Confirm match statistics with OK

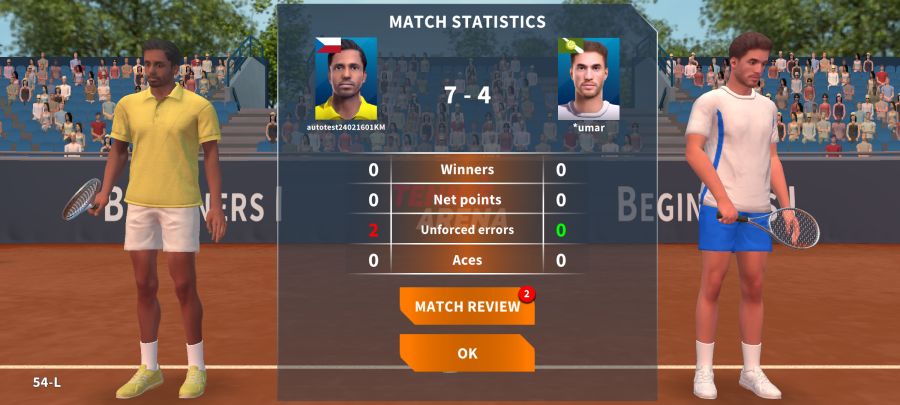point(466,353)
